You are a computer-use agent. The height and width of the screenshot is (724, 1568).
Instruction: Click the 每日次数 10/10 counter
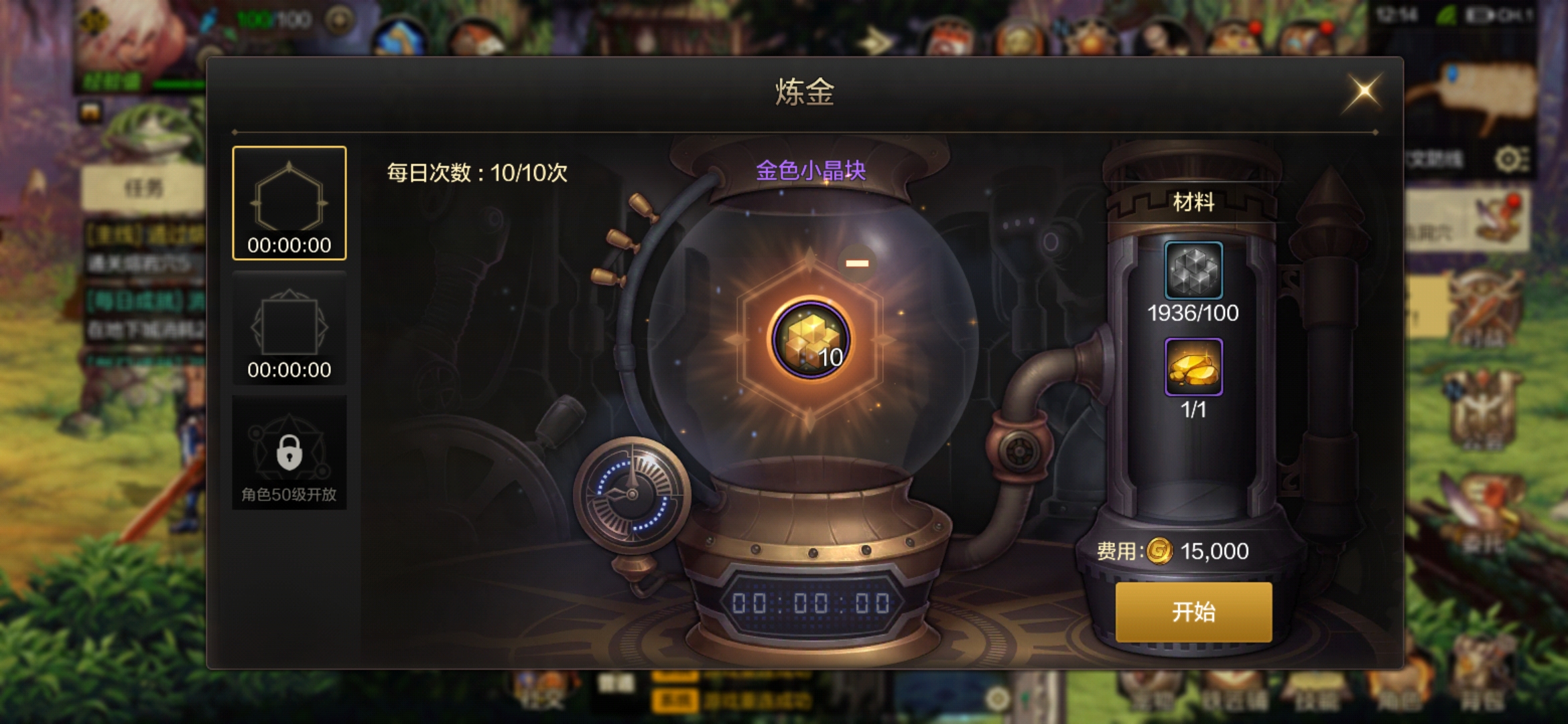point(474,173)
